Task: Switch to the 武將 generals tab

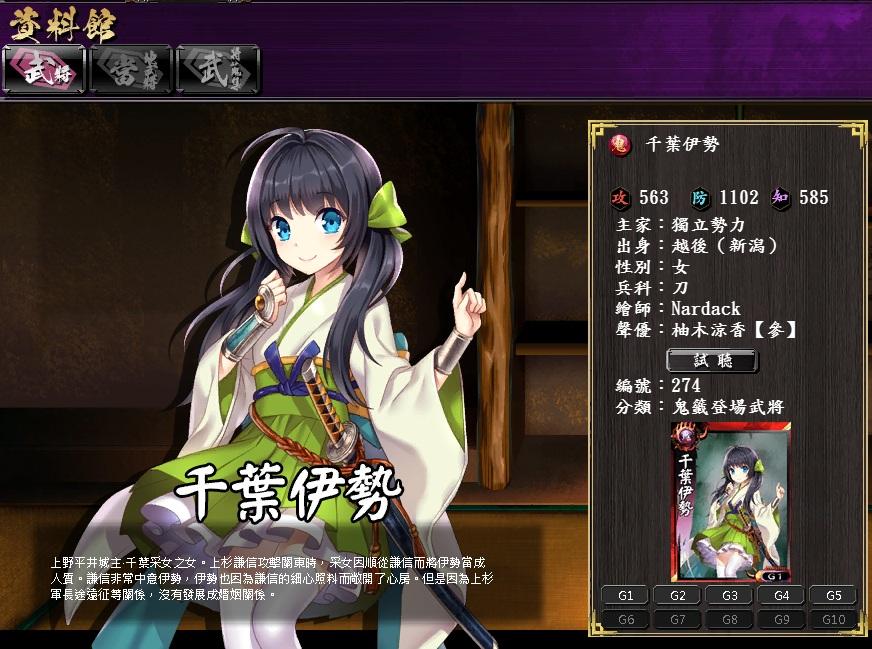Action: (x=44, y=69)
